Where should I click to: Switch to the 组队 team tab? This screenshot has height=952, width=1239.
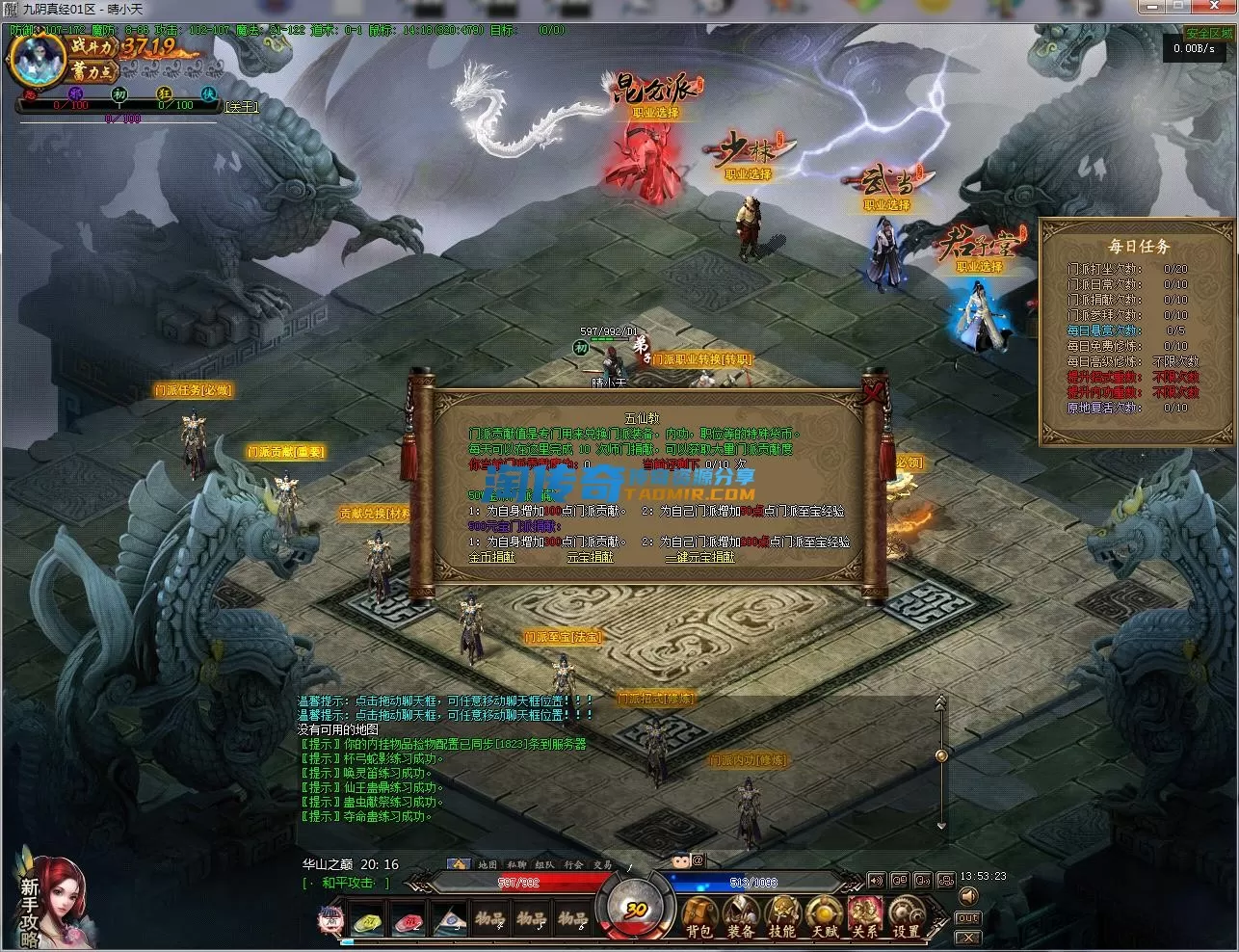coord(545,864)
